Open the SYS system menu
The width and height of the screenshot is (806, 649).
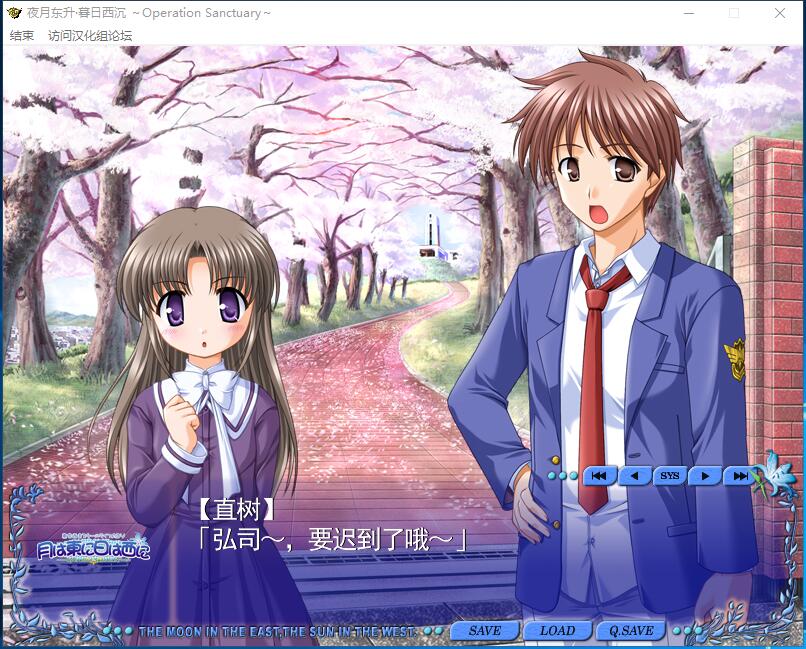coord(669,476)
